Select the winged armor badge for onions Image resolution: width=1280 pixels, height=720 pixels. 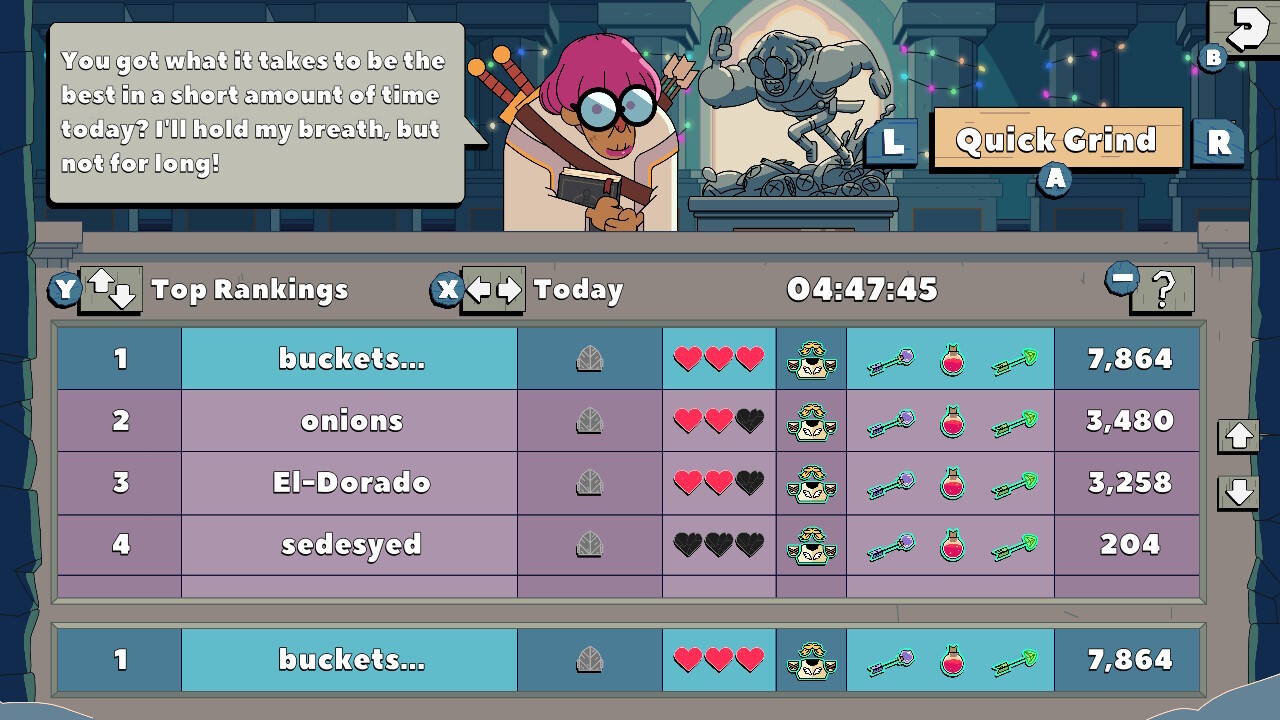pyautogui.click(x=812, y=420)
